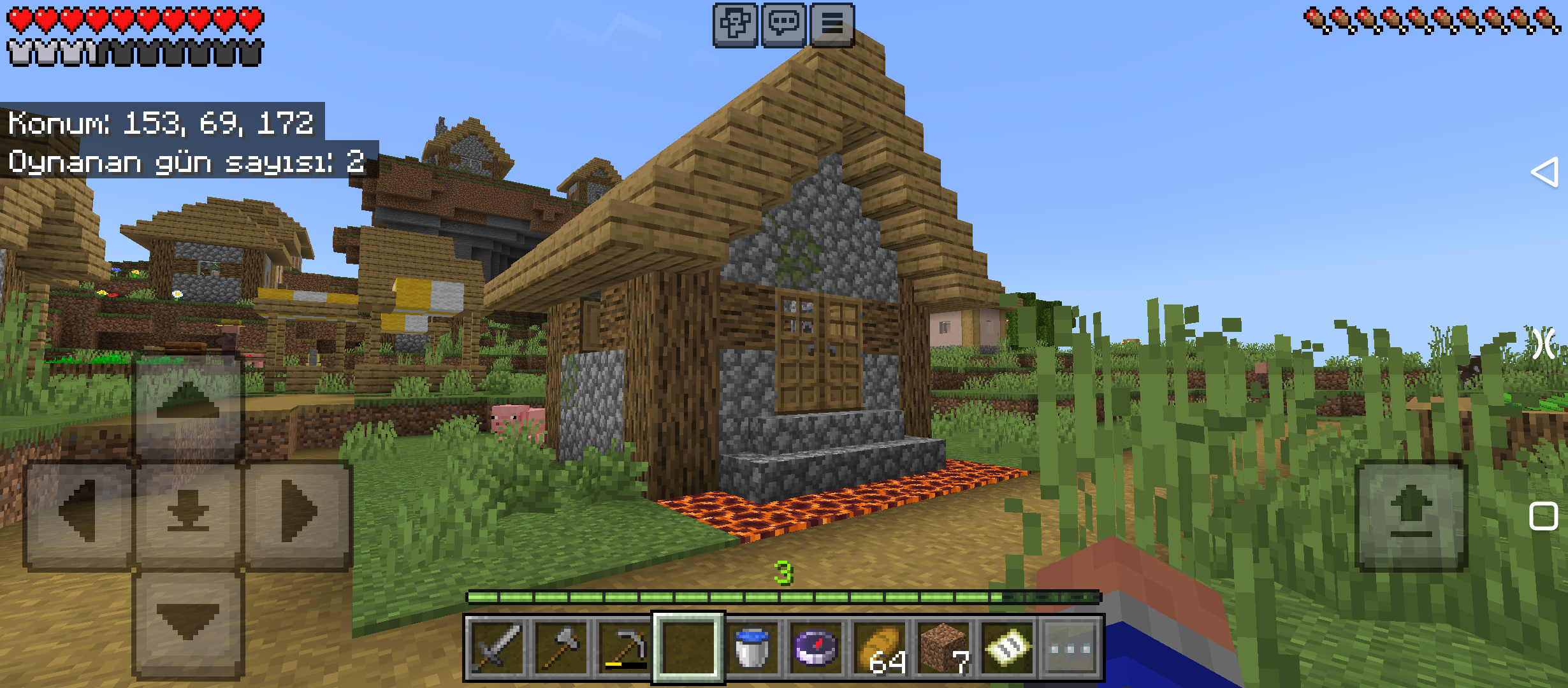The height and width of the screenshot is (688, 1568).
Task: Select the bread stack of 64
Action: point(880,648)
